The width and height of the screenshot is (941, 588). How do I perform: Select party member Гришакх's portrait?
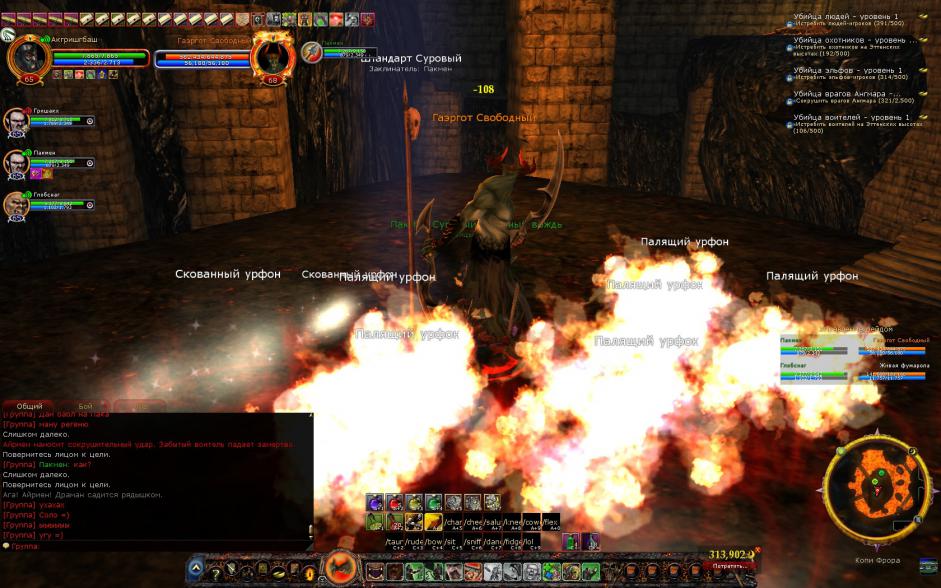(x=15, y=121)
